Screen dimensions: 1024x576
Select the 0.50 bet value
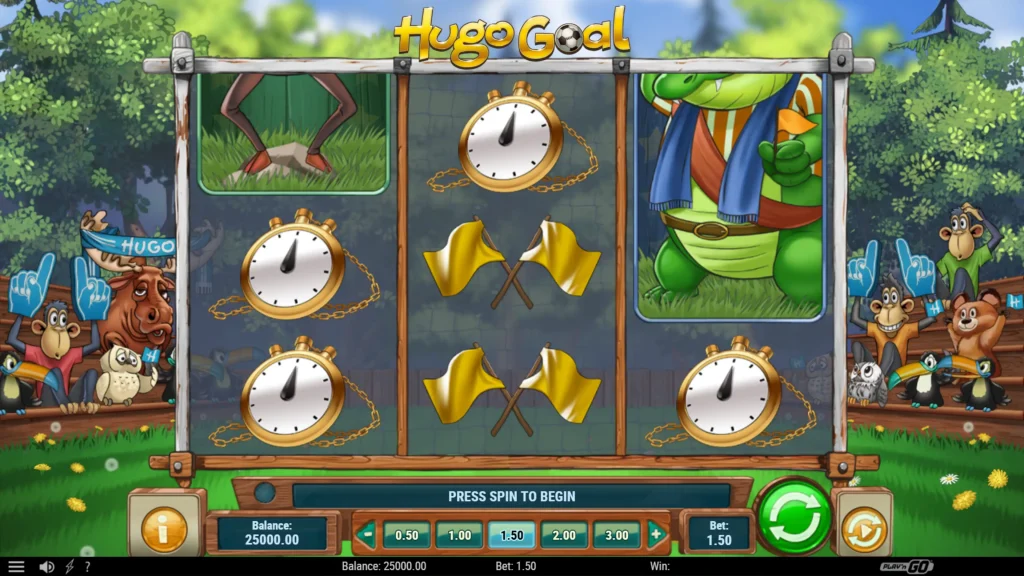click(x=407, y=535)
